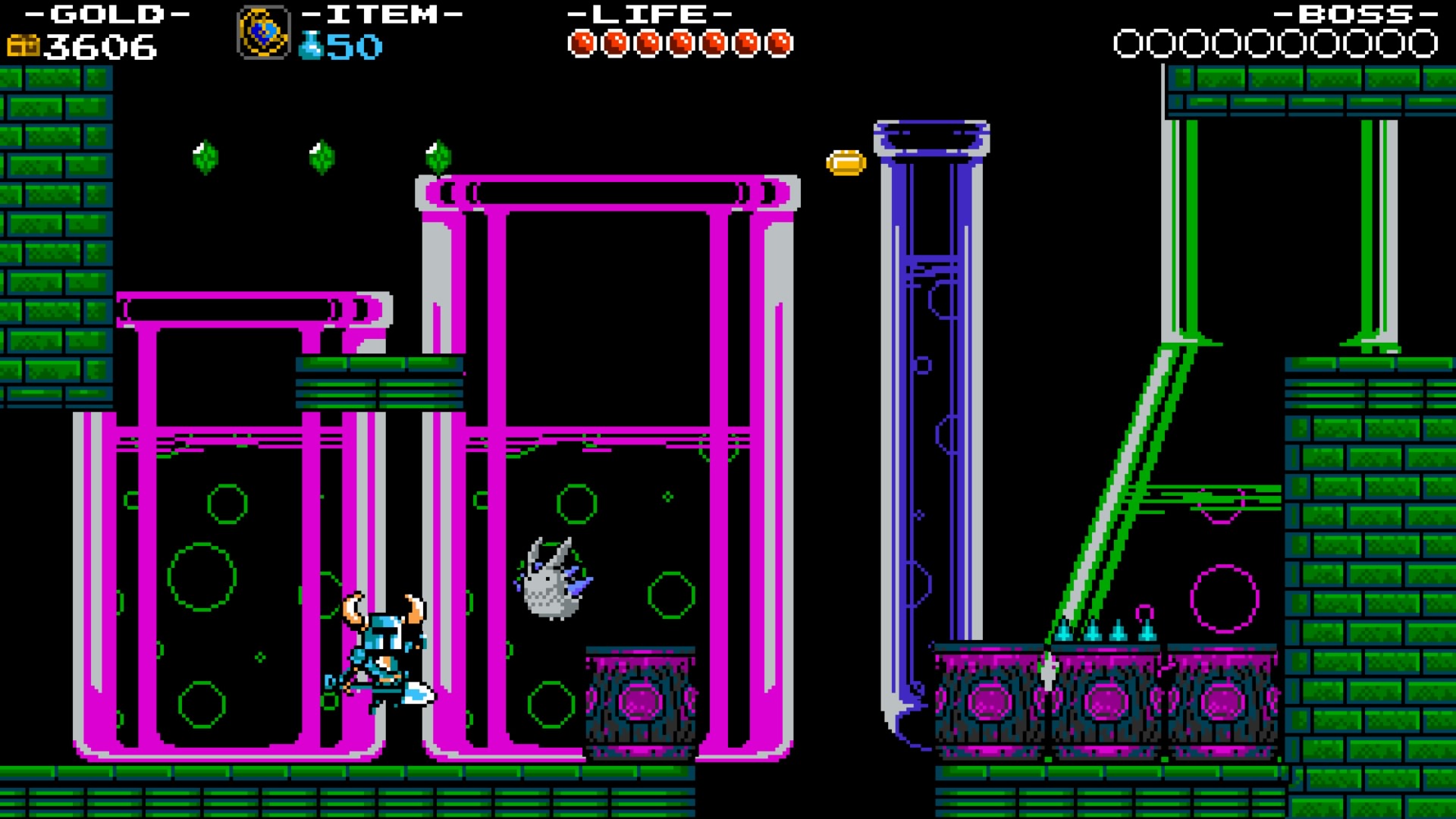1456x819 pixels.
Task: Click the blue magic flask icon
Action: click(313, 47)
